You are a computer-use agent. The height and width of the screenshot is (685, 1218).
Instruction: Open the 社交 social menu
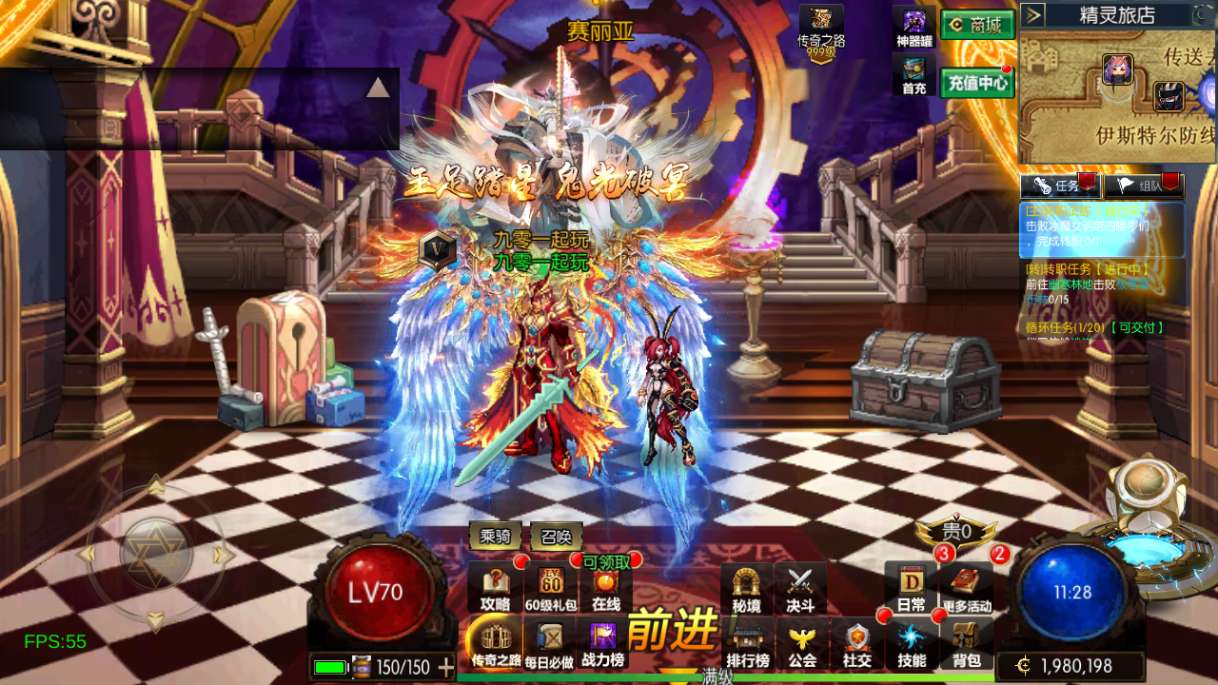click(x=856, y=644)
